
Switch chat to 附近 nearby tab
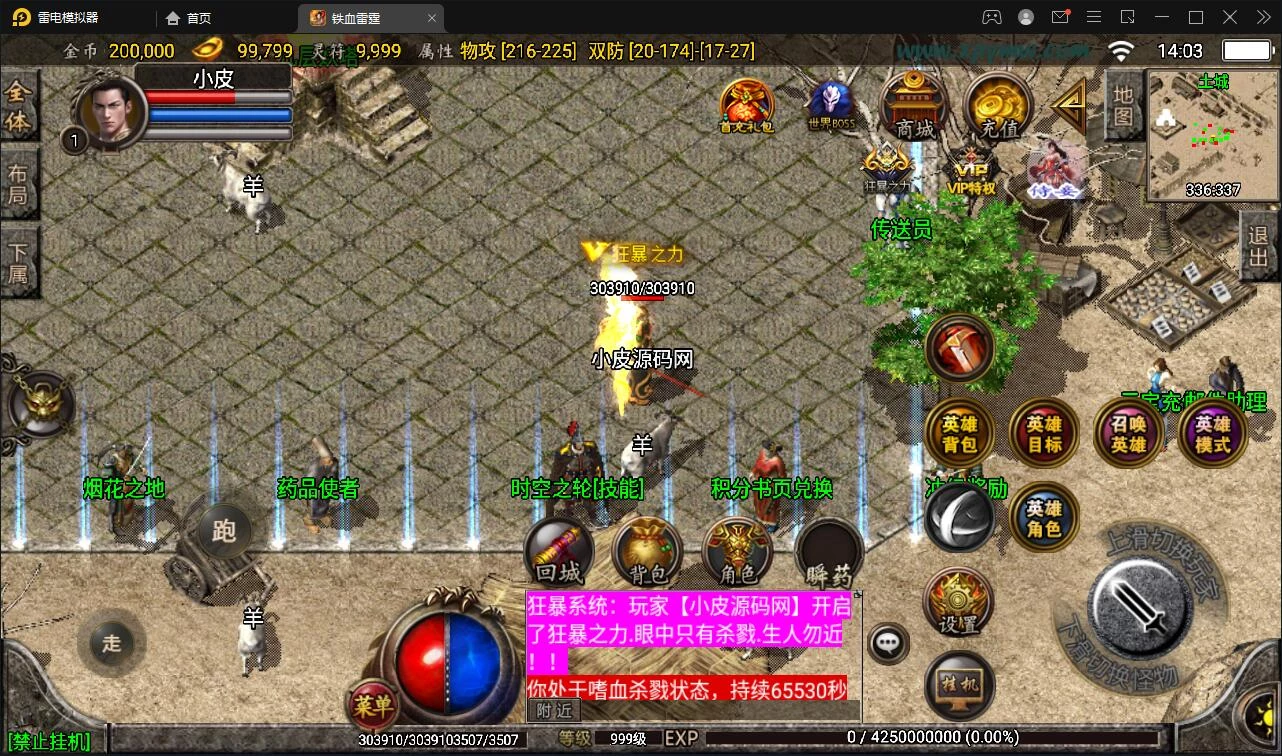(x=554, y=710)
